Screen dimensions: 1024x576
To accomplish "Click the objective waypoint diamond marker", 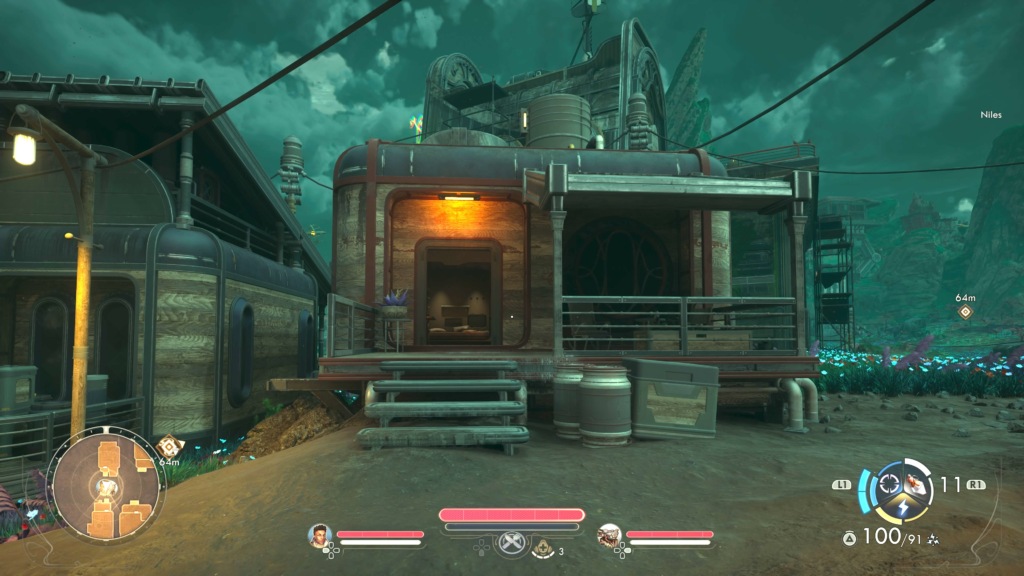I will pyautogui.click(x=965, y=312).
